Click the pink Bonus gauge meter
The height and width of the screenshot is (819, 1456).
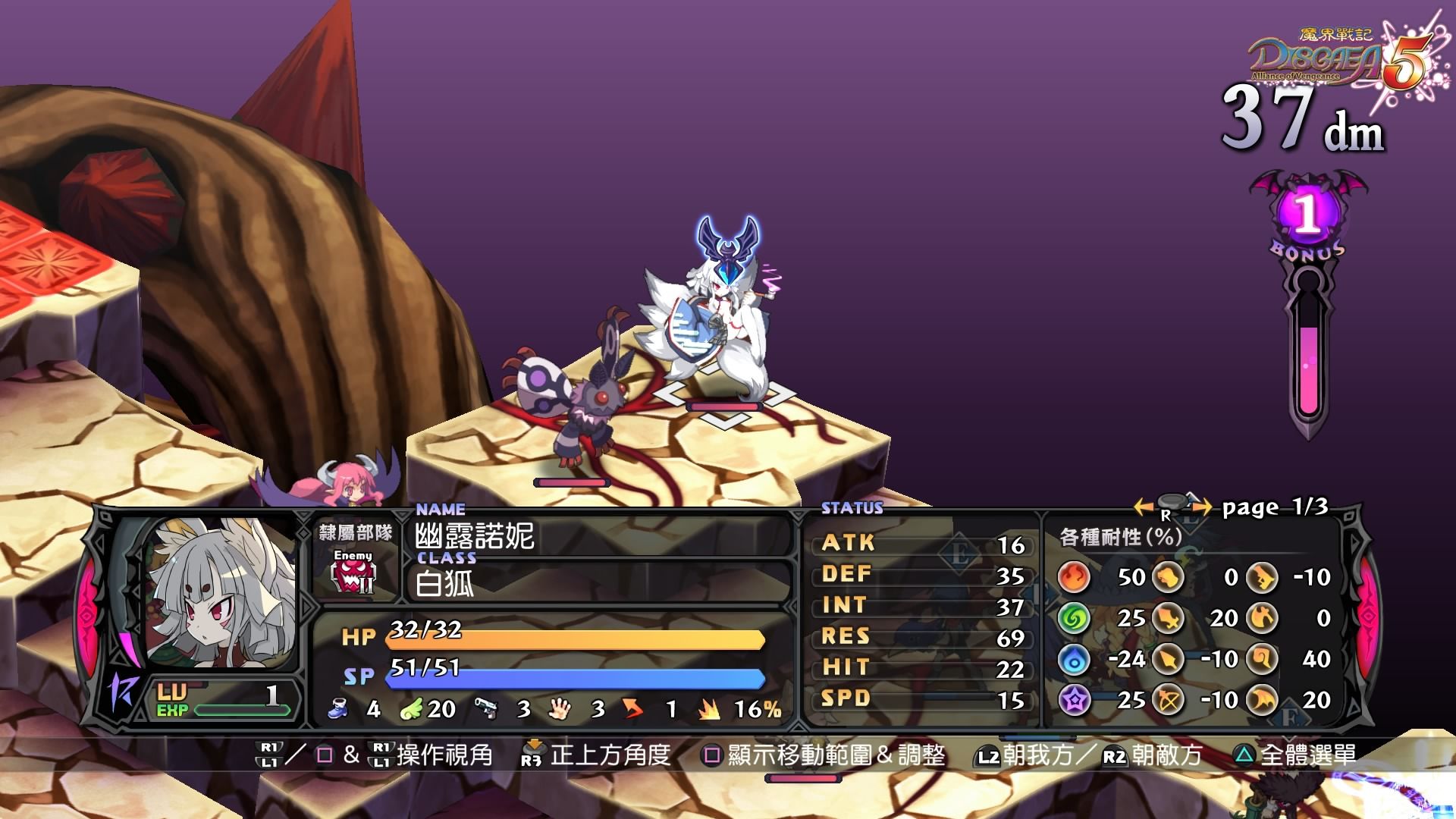1308,356
